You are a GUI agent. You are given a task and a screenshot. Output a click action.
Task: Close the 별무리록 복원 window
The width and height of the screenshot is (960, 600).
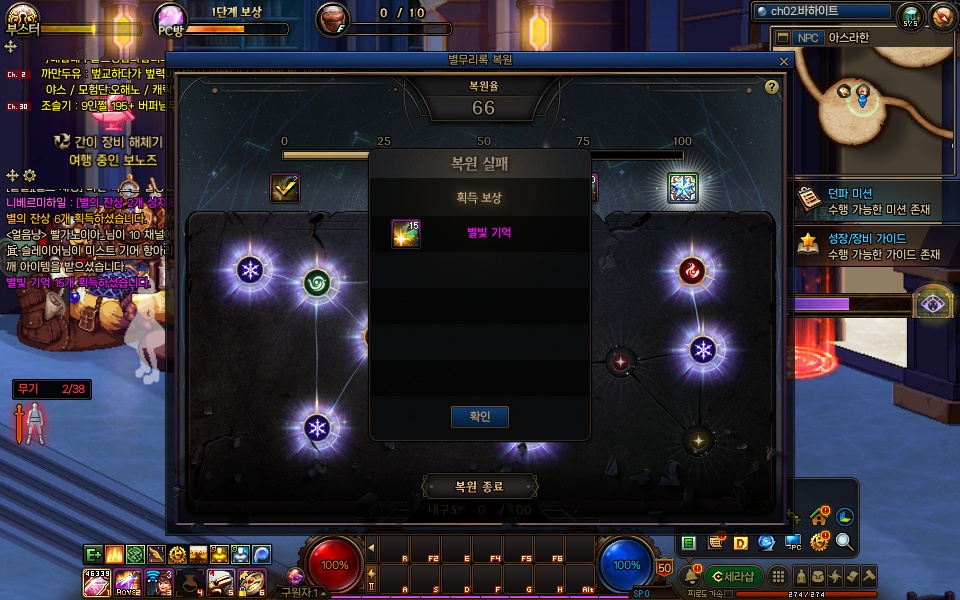pyautogui.click(x=784, y=61)
